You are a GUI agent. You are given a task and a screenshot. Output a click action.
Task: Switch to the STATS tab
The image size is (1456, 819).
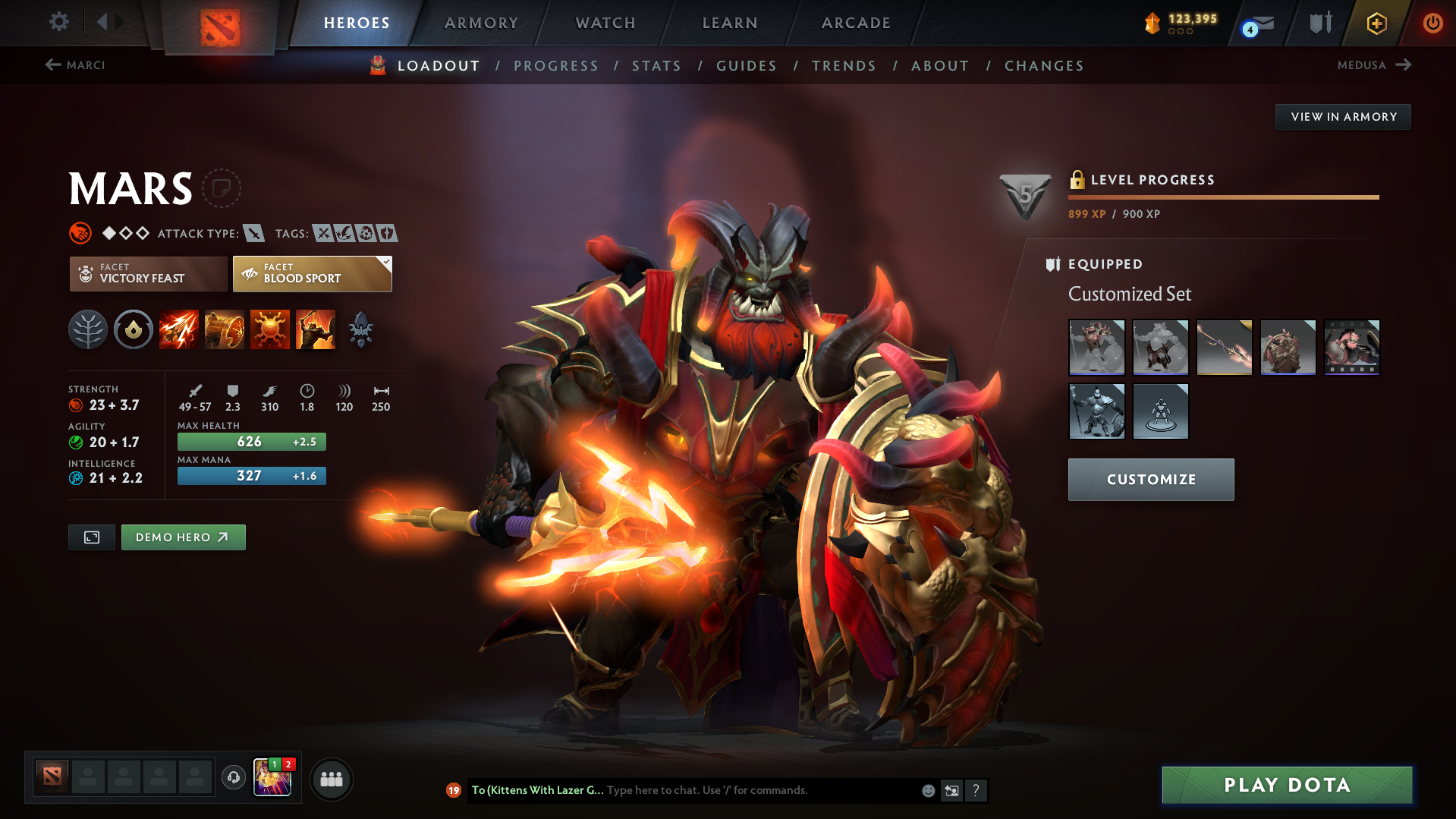click(656, 66)
